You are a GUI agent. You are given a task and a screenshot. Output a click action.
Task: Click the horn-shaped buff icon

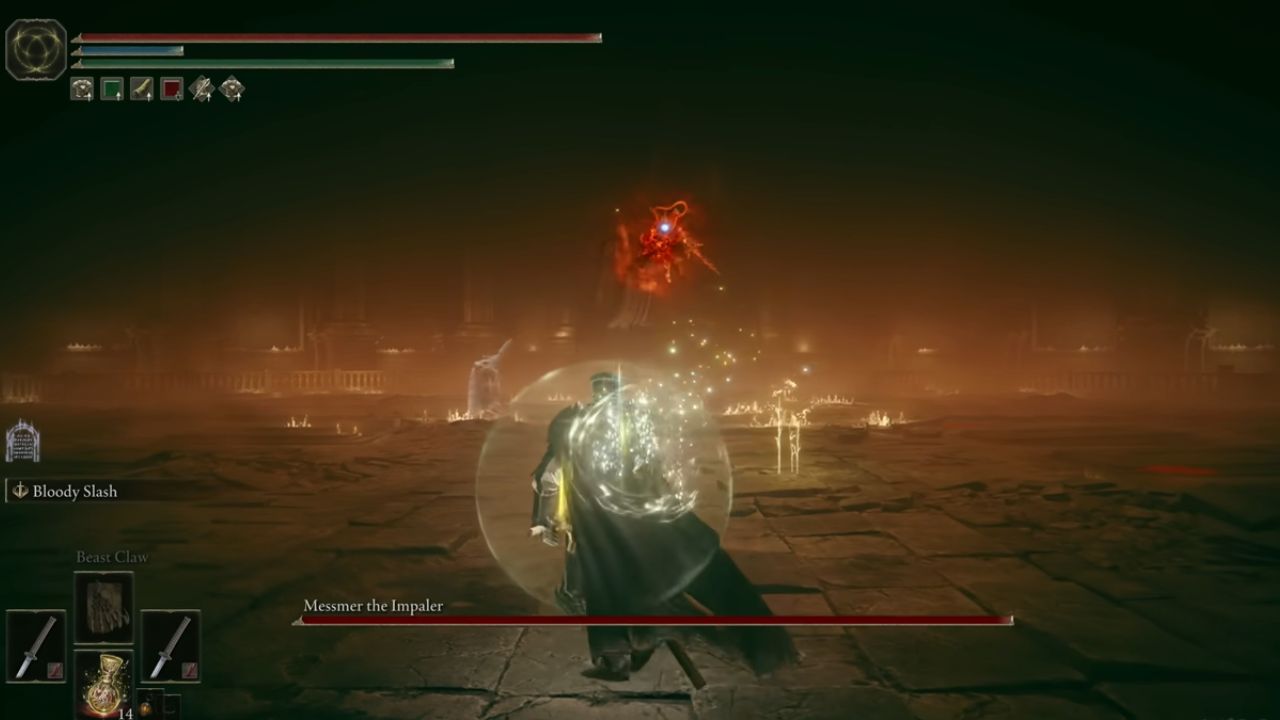141,88
